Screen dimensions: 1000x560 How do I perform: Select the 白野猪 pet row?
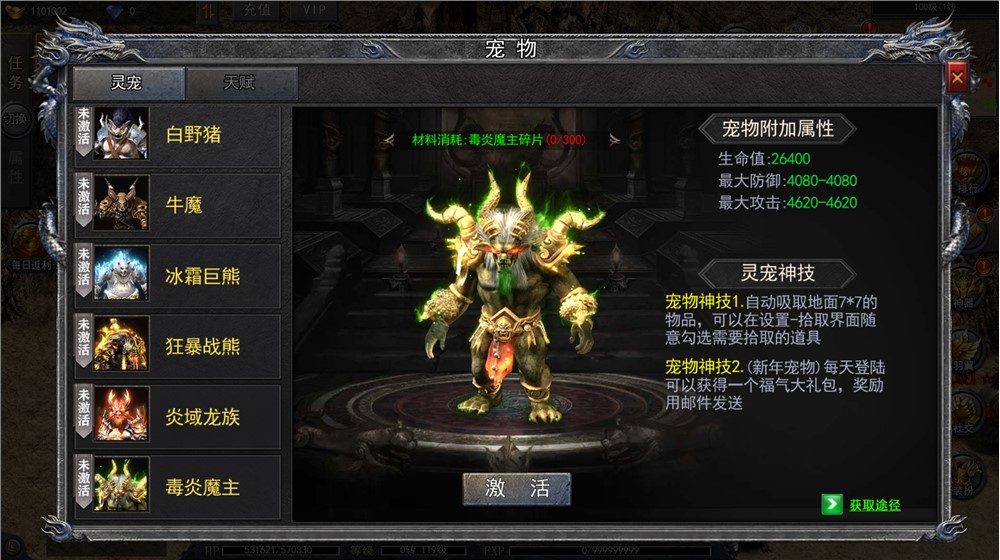click(x=178, y=136)
